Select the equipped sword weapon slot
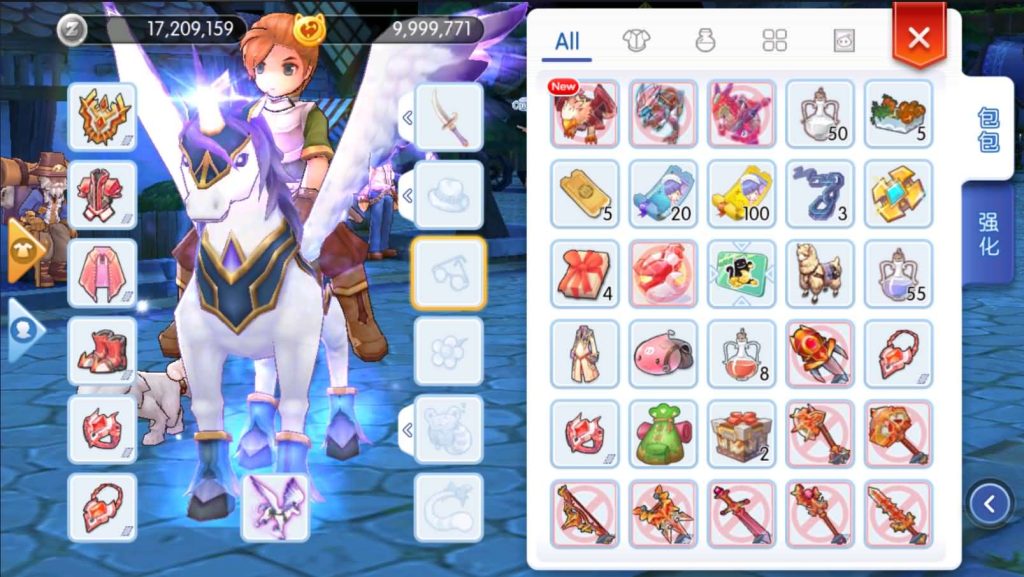This screenshot has height=577, width=1024. [448, 118]
